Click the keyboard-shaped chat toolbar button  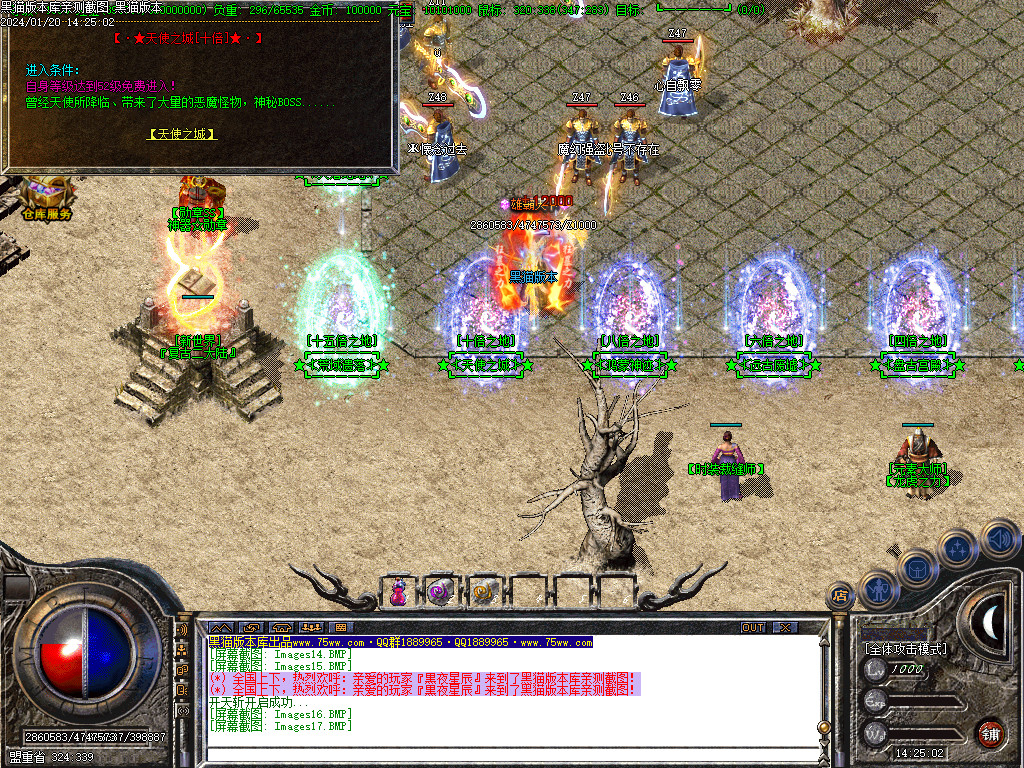(x=340, y=628)
